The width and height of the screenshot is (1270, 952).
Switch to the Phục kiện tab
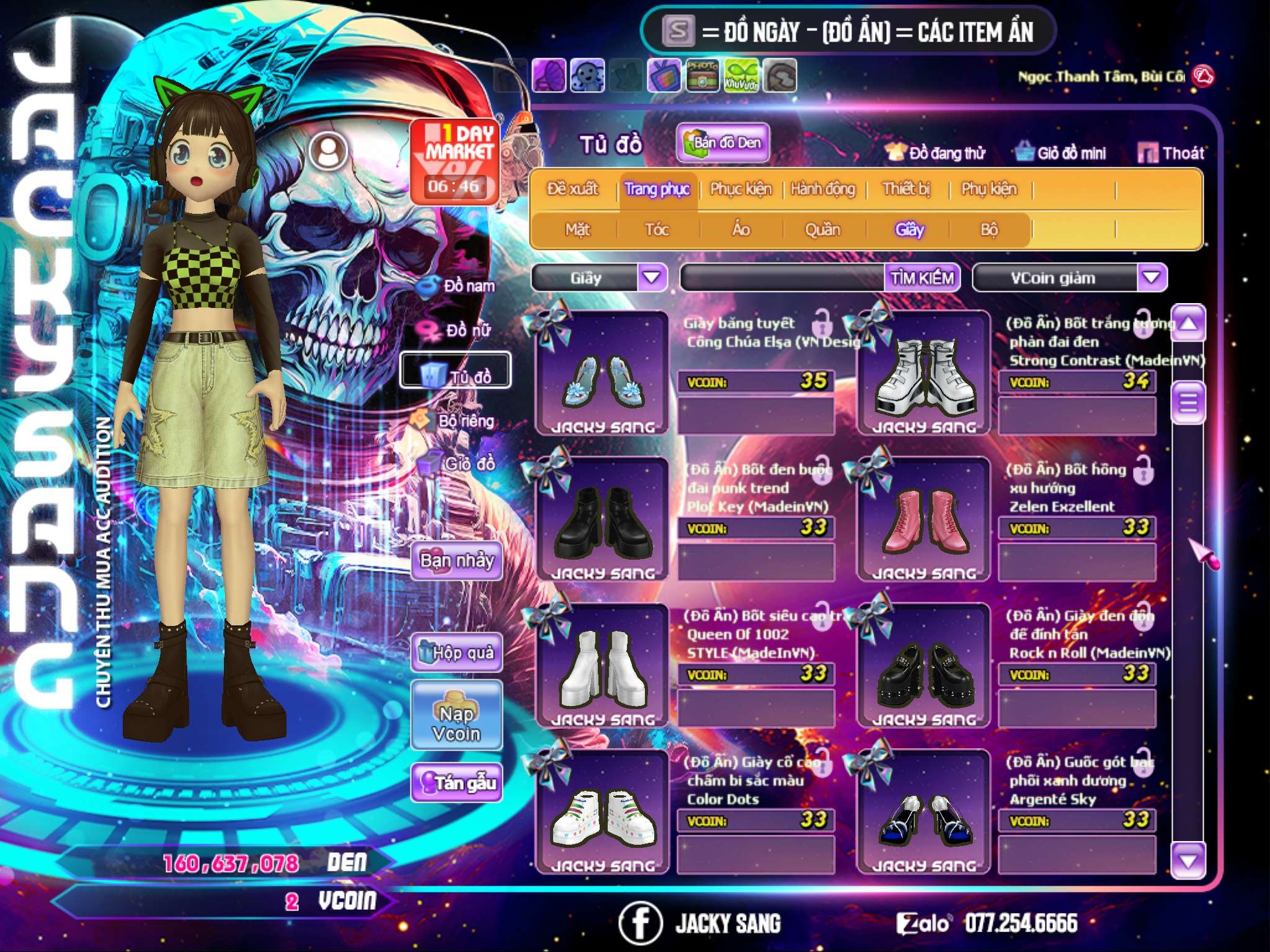point(740,189)
